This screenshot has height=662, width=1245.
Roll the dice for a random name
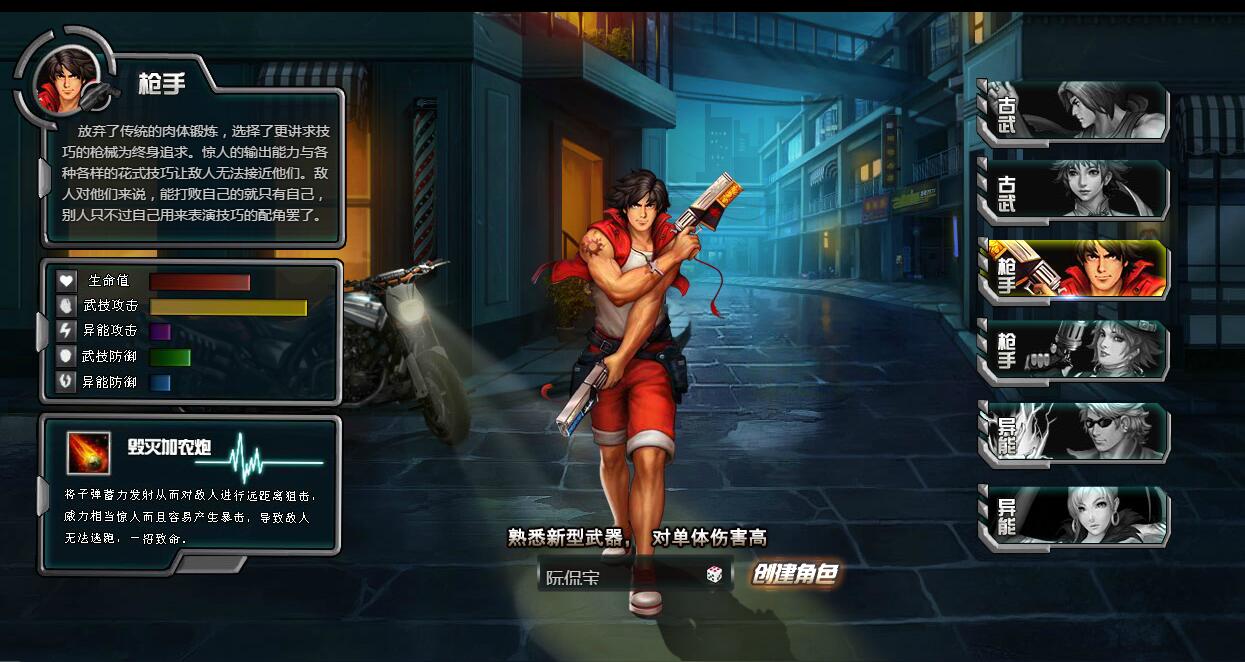click(x=715, y=575)
